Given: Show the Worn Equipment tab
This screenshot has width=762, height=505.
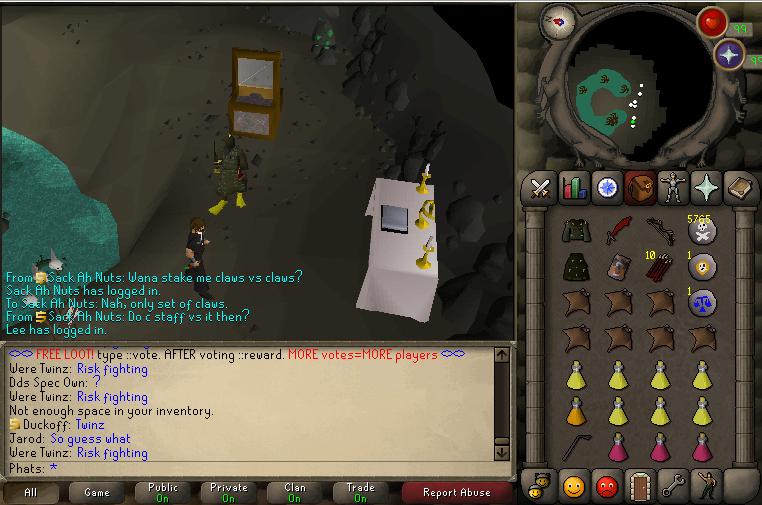Looking at the screenshot, I should (x=672, y=187).
